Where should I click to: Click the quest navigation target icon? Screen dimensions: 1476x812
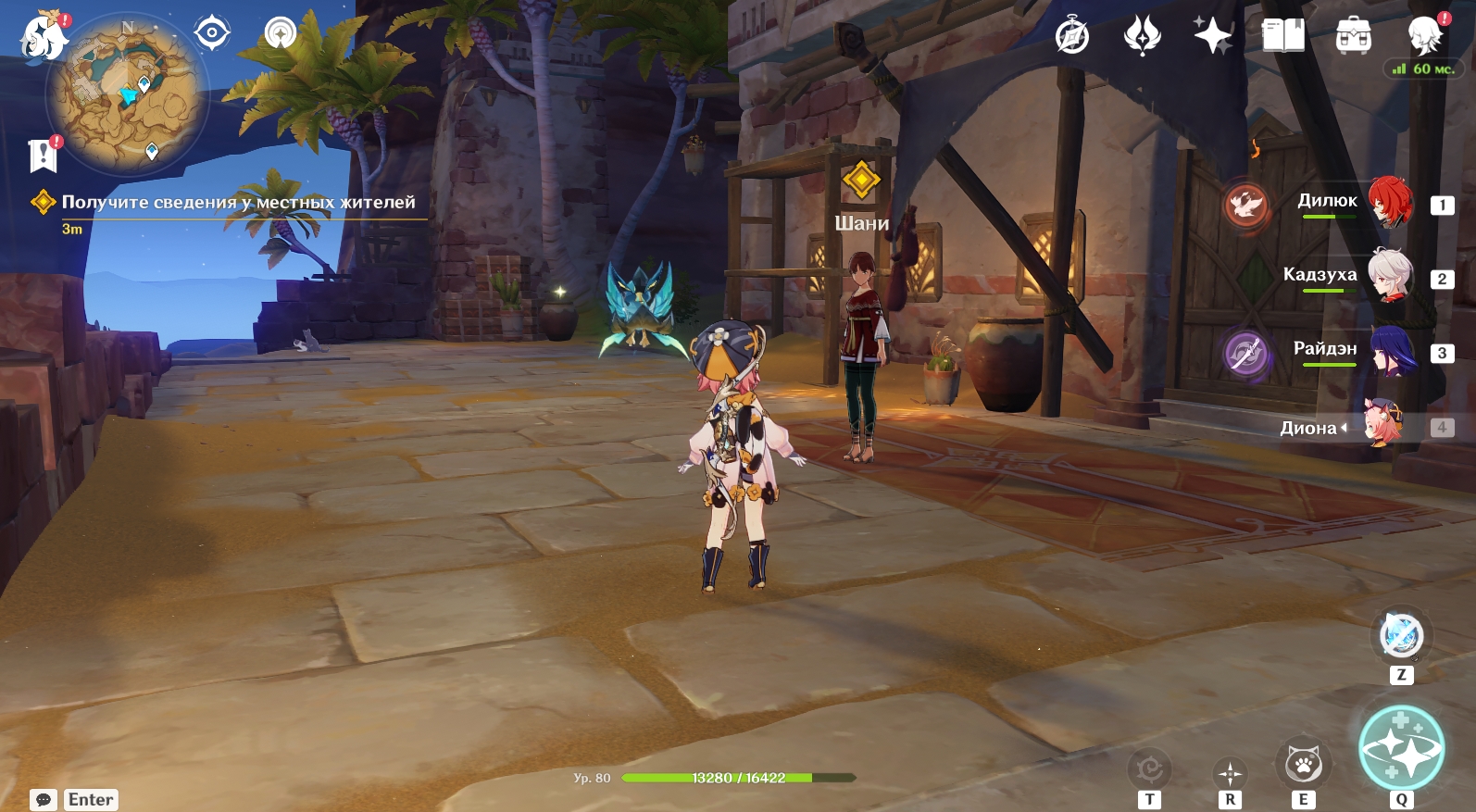pyautogui.click(x=212, y=33)
